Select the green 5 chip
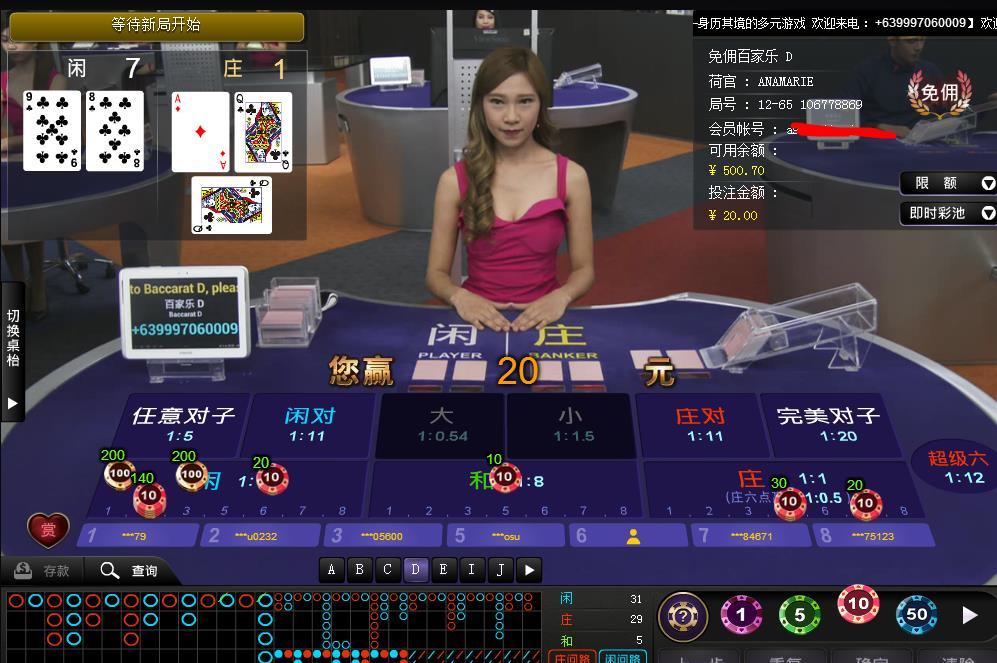 pyautogui.click(x=799, y=615)
